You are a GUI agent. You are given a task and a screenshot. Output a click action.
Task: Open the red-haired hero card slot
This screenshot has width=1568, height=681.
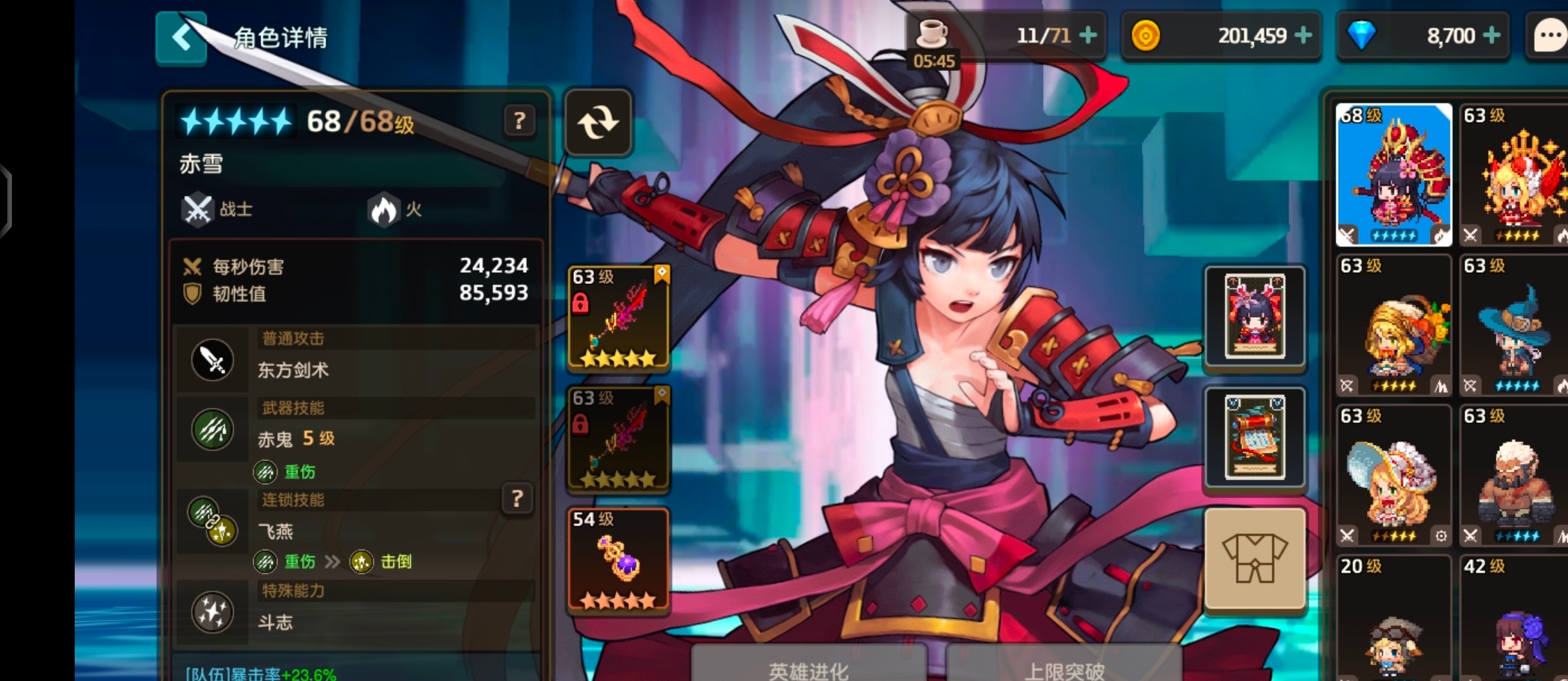[x=1255, y=317]
